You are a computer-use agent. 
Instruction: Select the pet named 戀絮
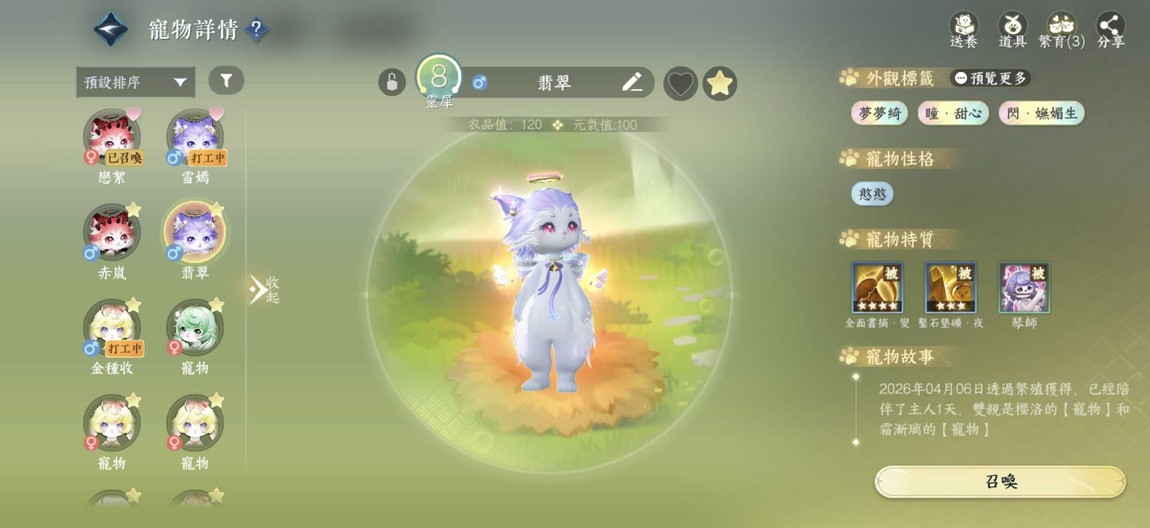point(112,140)
